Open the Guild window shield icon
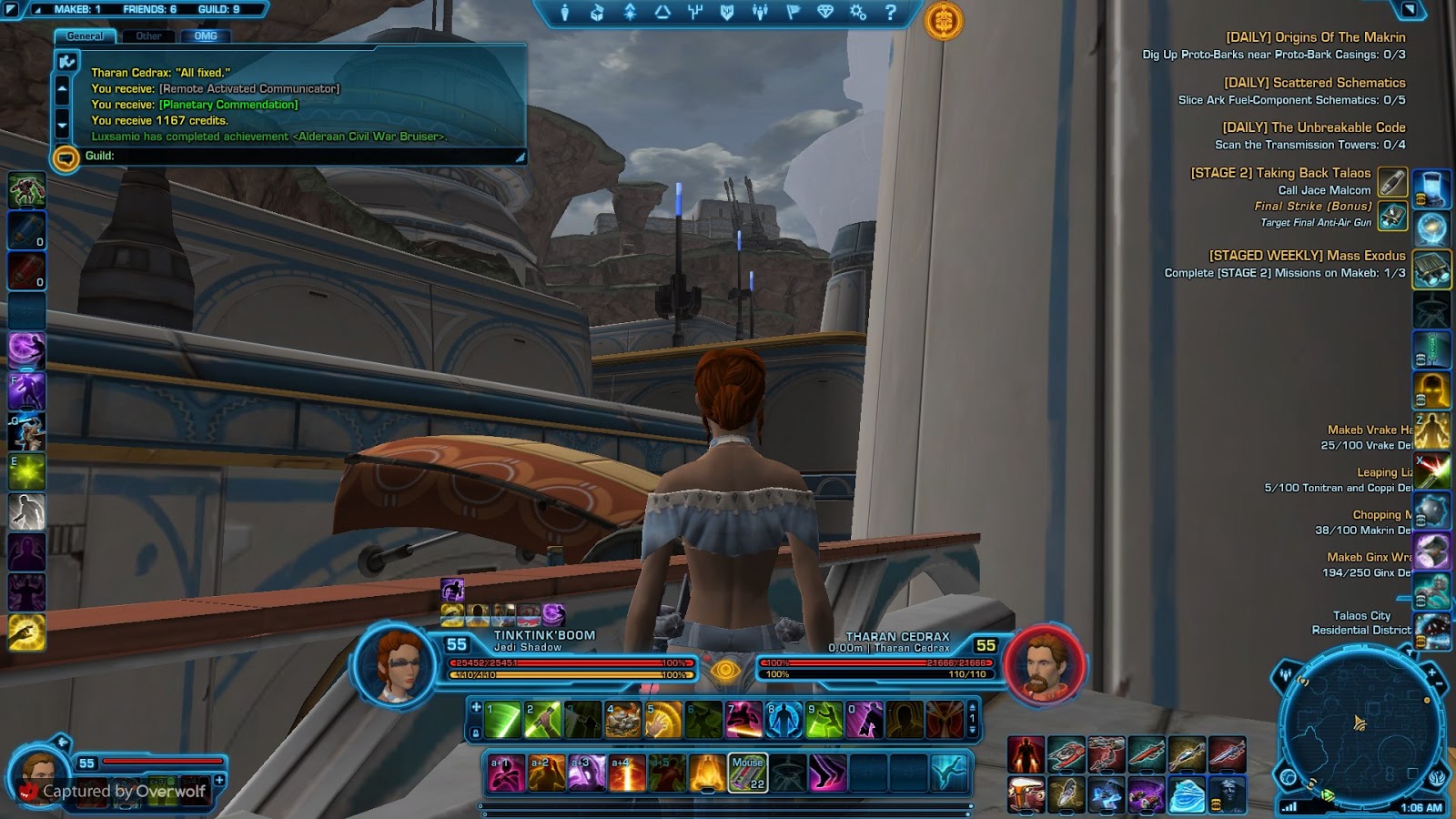The image size is (1456, 819). tap(728, 12)
